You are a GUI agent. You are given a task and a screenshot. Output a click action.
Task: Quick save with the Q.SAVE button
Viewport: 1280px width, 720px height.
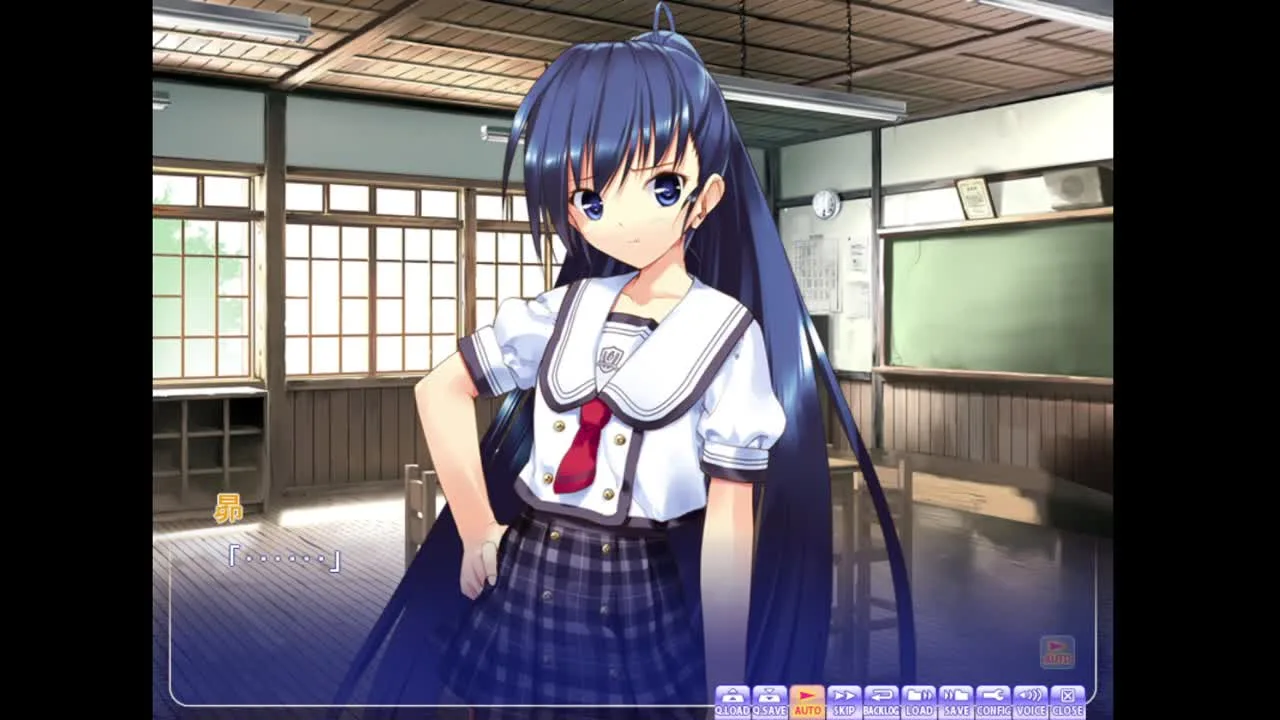click(769, 701)
